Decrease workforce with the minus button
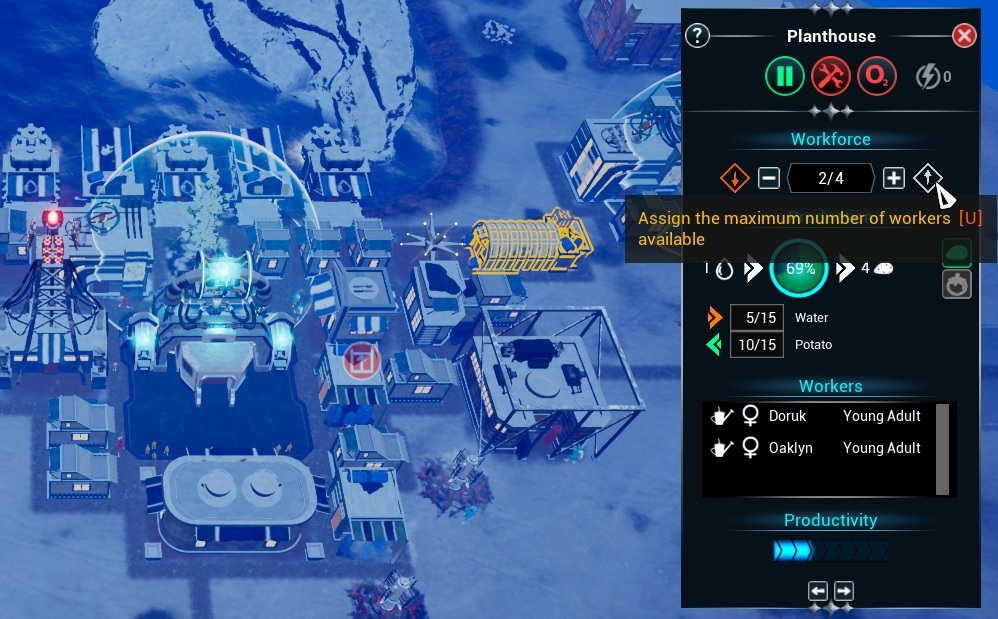 (768, 179)
